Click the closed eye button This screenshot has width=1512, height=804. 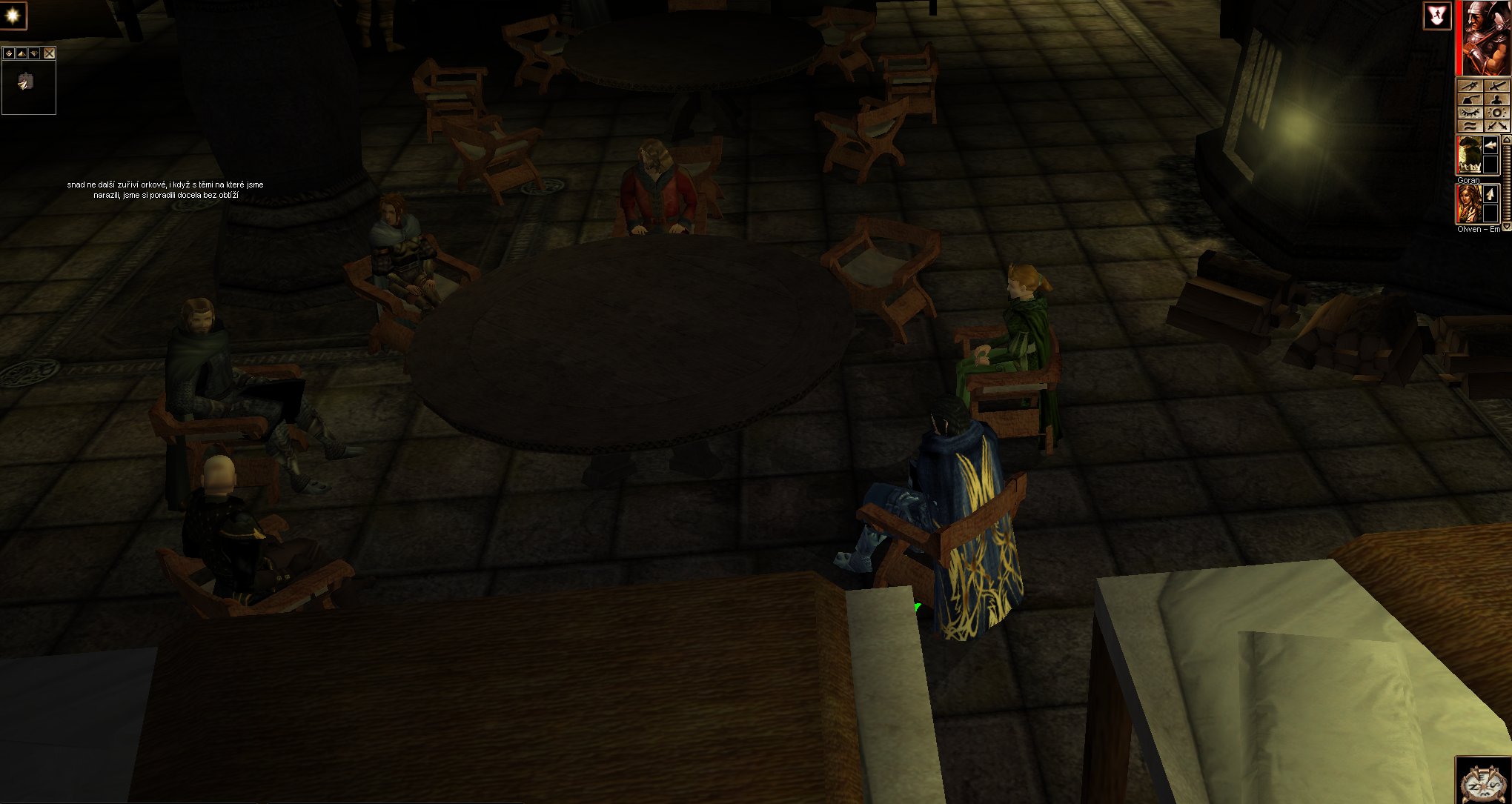pyautogui.click(x=1470, y=113)
